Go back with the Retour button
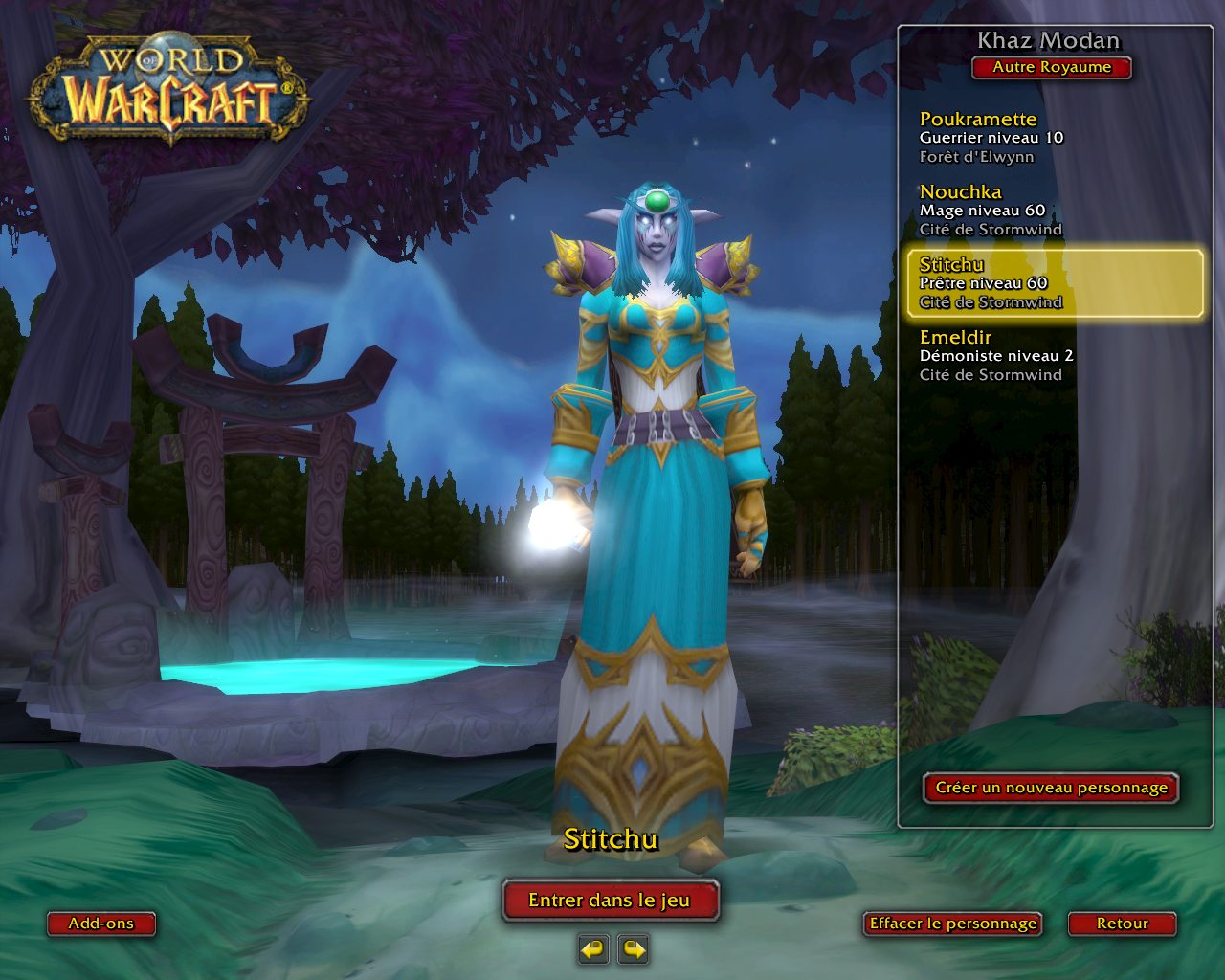The width and height of the screenshot is (1225, 980). click(1122, 924)
